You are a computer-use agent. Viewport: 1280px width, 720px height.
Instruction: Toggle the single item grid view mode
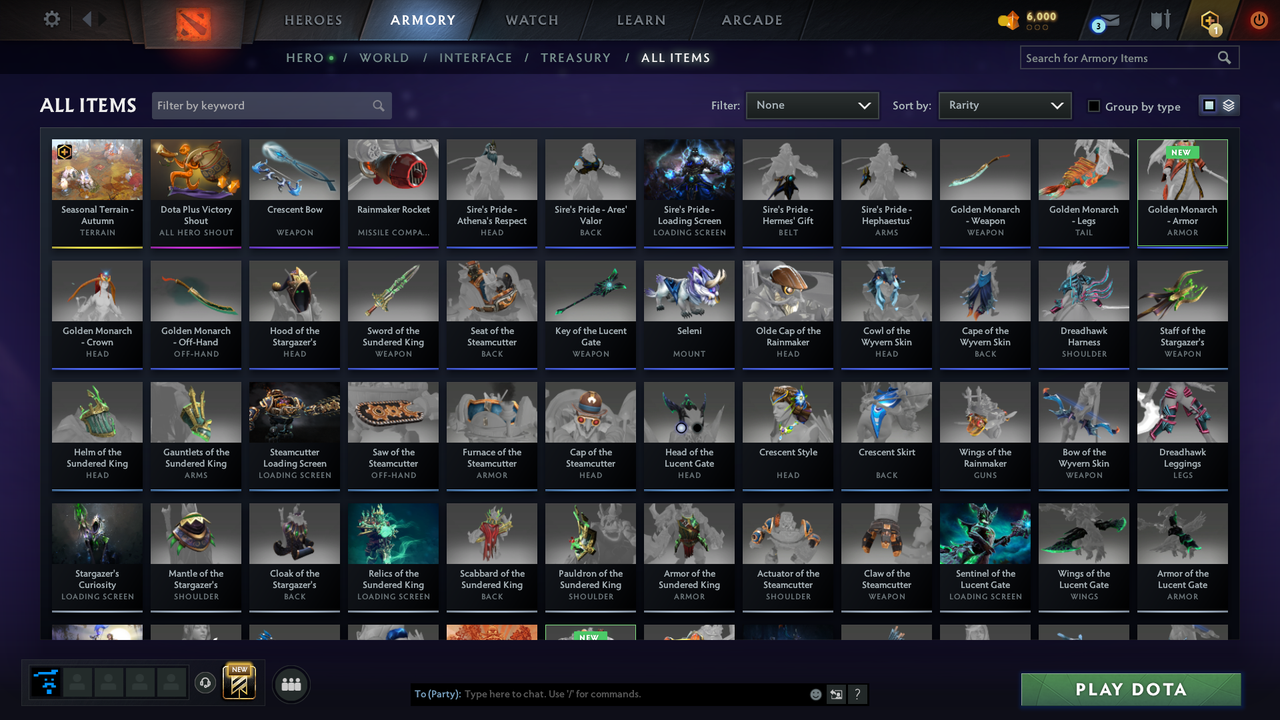click(x=1211, y=105)
